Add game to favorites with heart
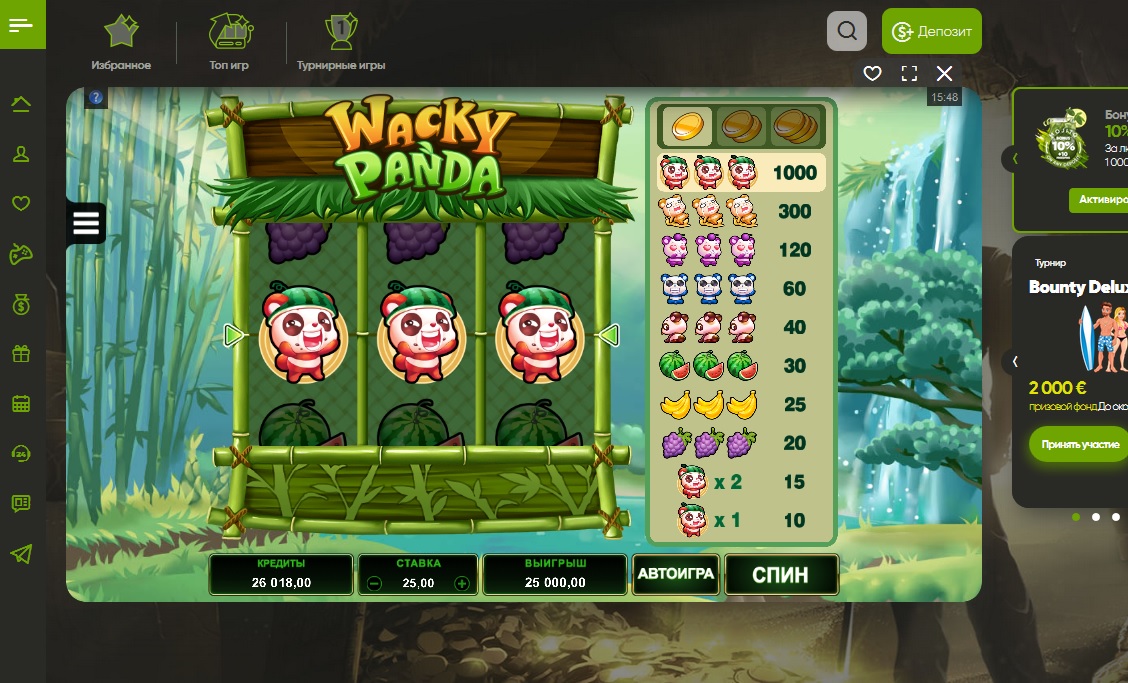Viewport: 1128px width, 683px height. point(872,73)
